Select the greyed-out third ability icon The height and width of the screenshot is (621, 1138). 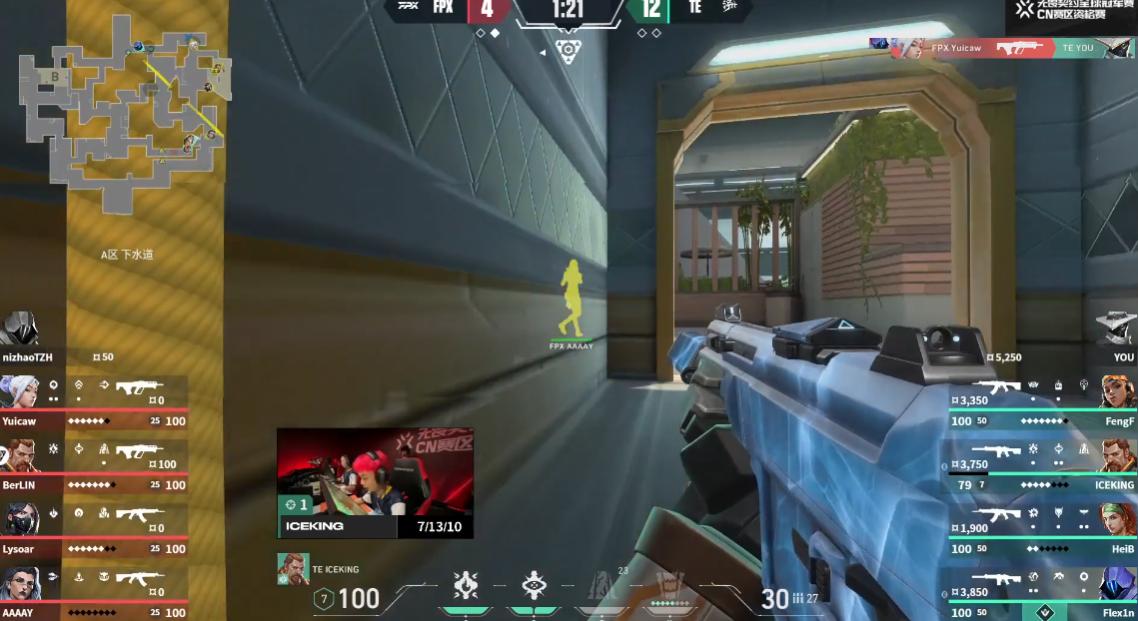point(602,585)
